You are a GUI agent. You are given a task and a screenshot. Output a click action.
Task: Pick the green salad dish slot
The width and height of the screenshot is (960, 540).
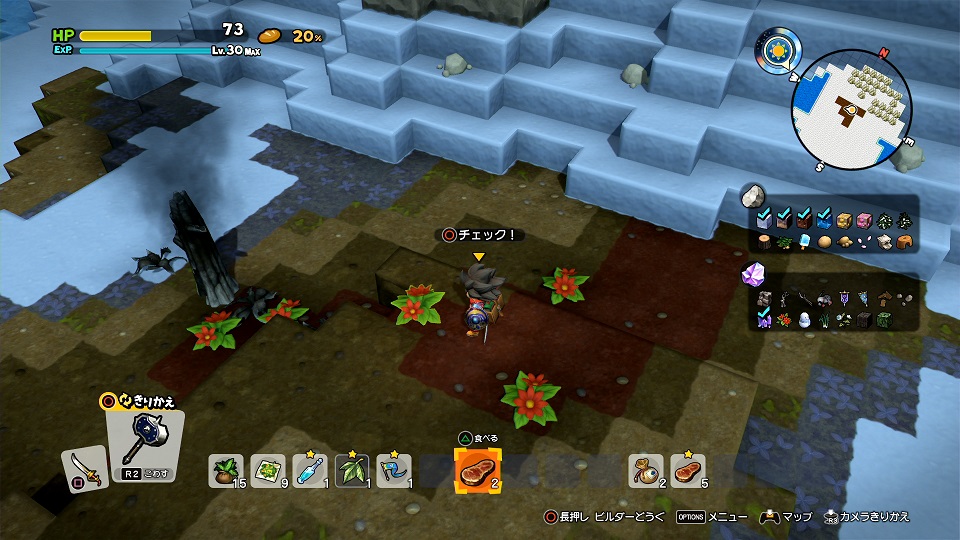(x=268, y=469)
